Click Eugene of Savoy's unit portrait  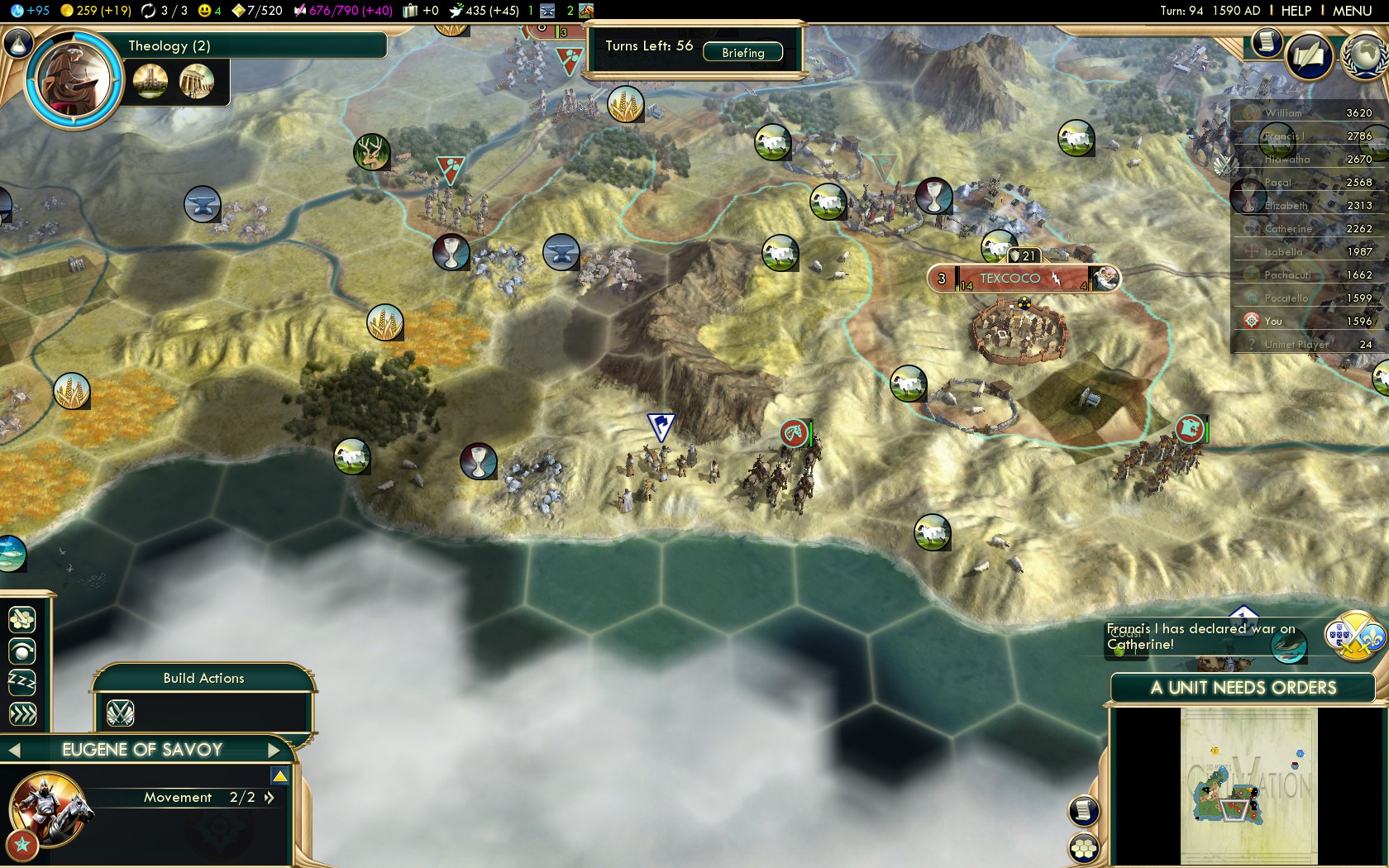(48, 811)
